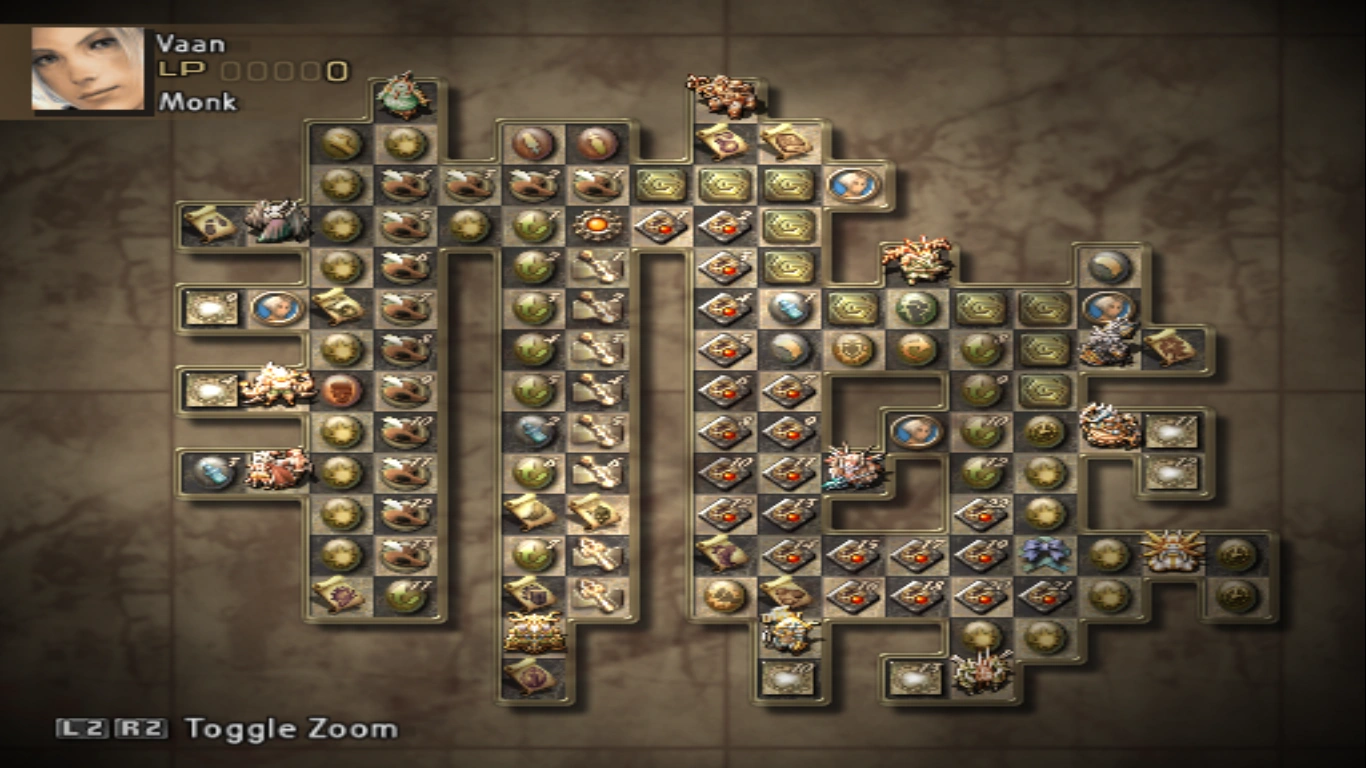Click Vaan's character portrait
Screen dimensions: 1366x768
pyautogui.click(x=87, y=67)
